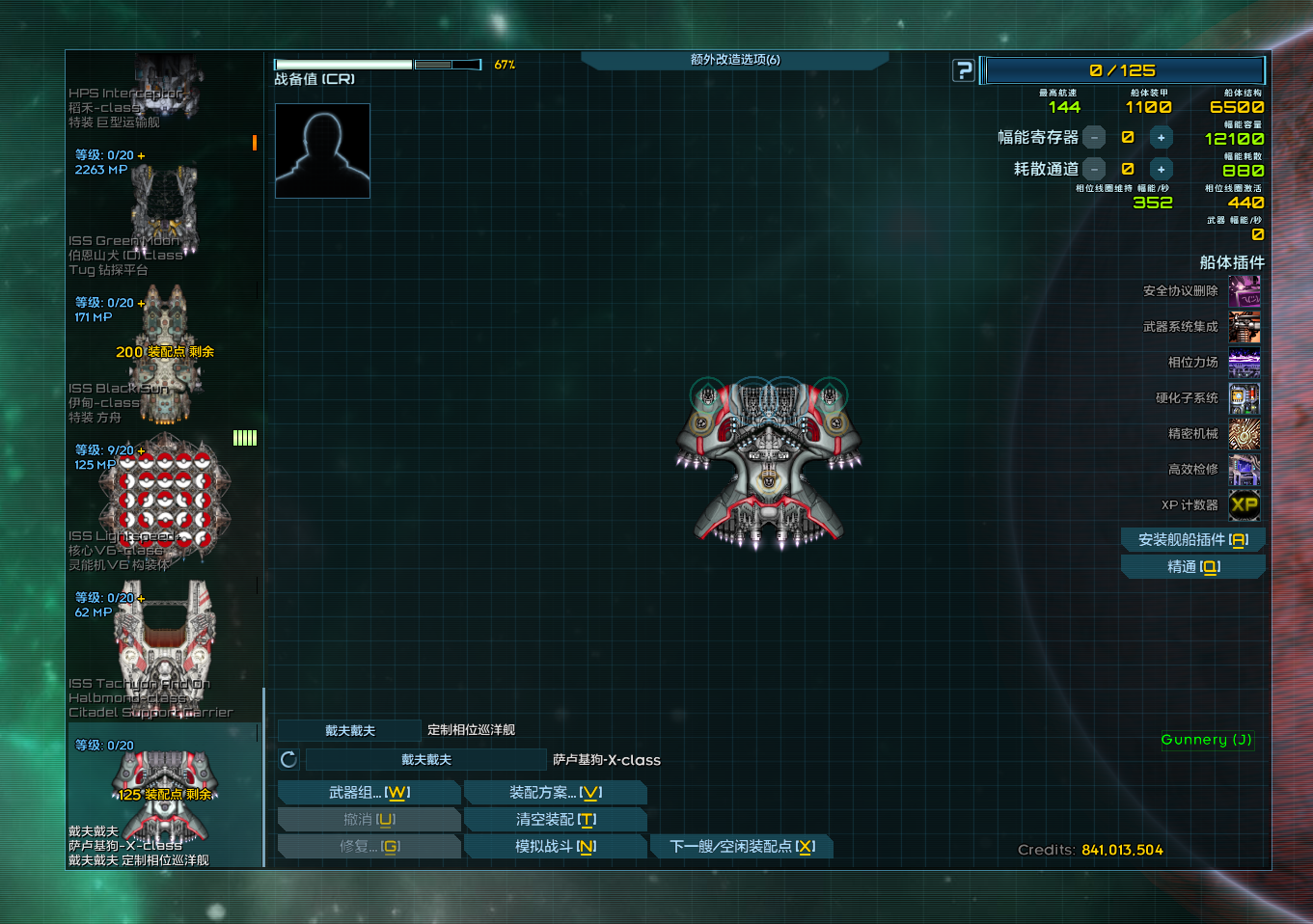Viewport: 1313px width, 924px height.
Task: Click the Gunnery (J) button
Action: [x=1206, y=740]
